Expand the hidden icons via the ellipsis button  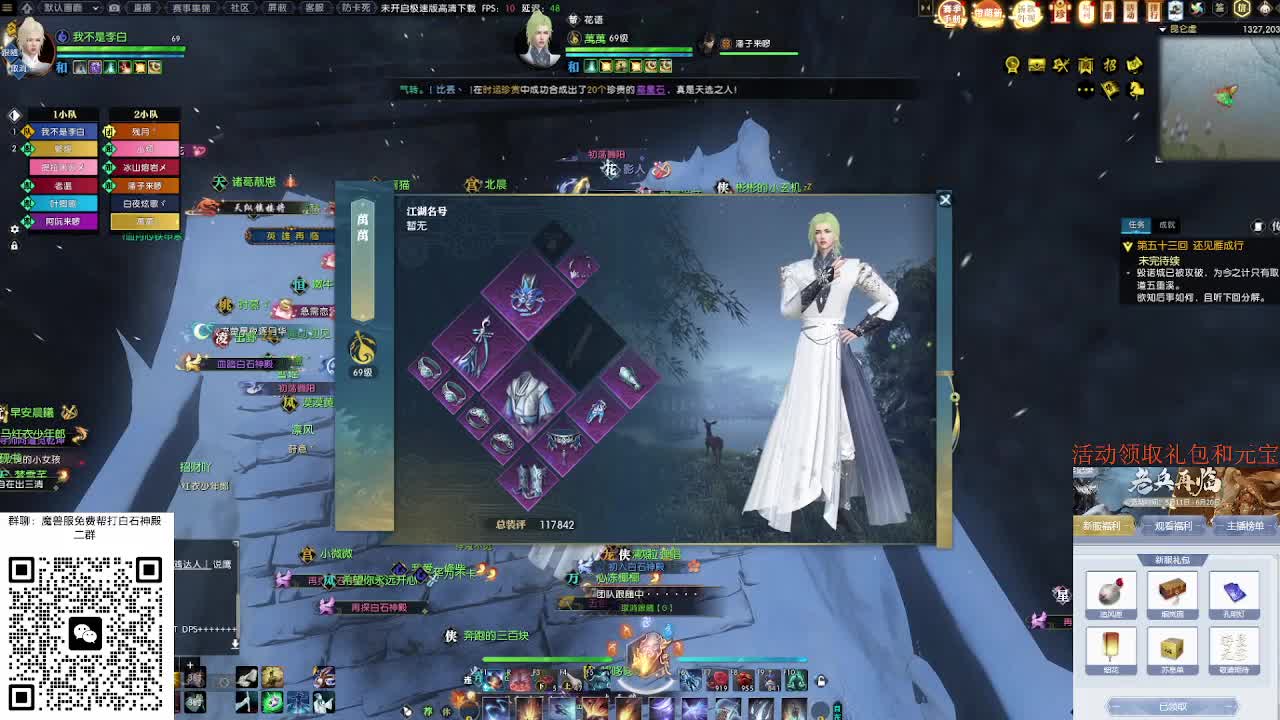tap(1086, 89)
